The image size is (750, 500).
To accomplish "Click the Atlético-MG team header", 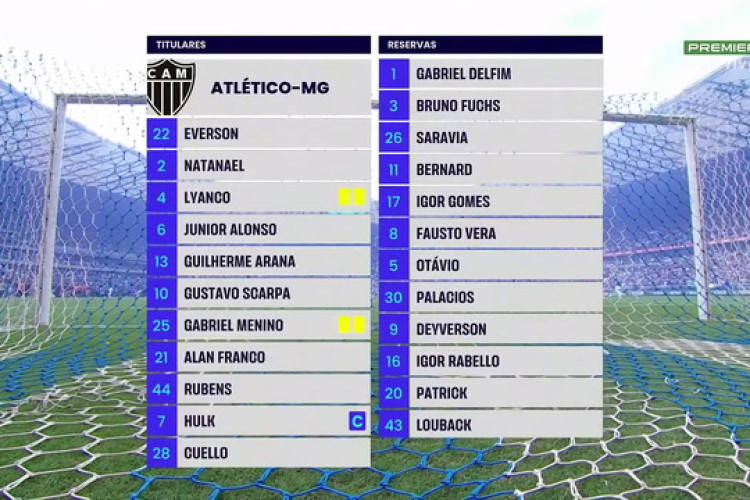I will click(258, 87).
